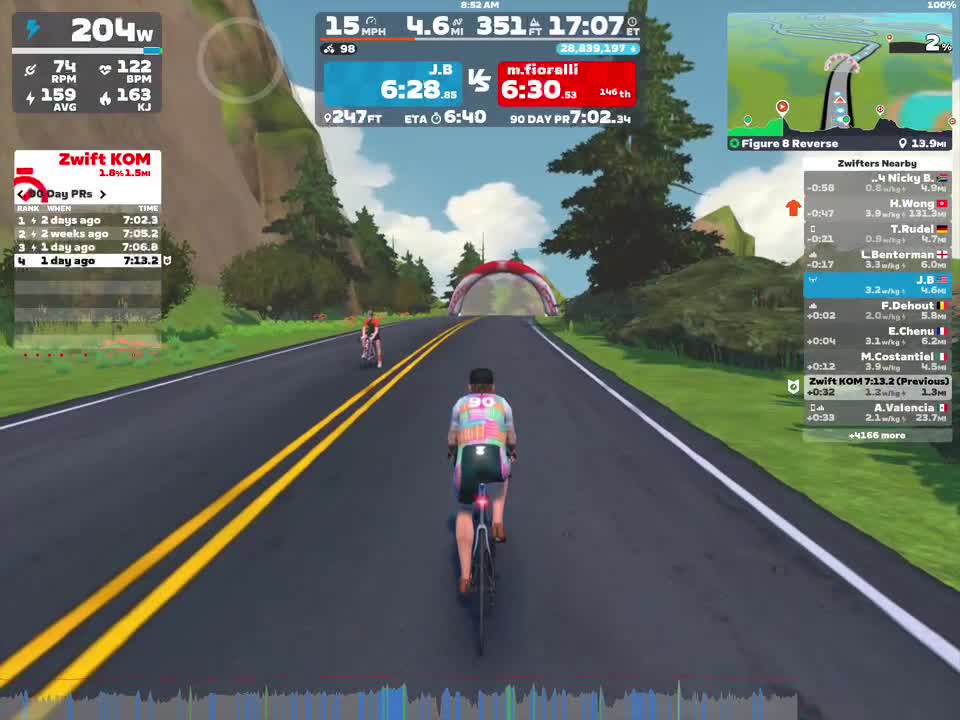Image resolution: width=960 pixels, height=720 pixels.
Task: Select the 1 day ago 7:13.2 PR row
Action: point(87,261)
